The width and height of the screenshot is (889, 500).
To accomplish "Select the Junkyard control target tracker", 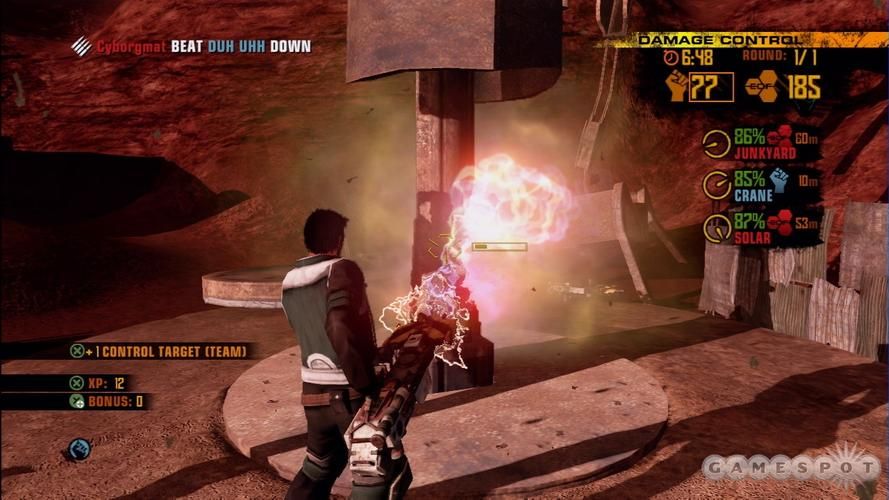I will [759, 145].
